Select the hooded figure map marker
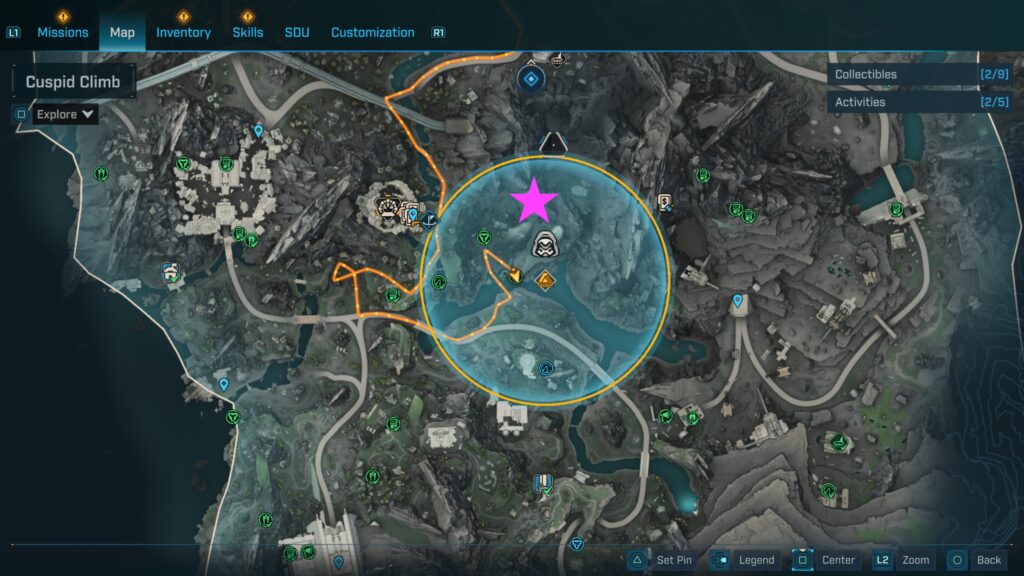The height and width of the screenshot is (576, 1024). pos(544,244)
